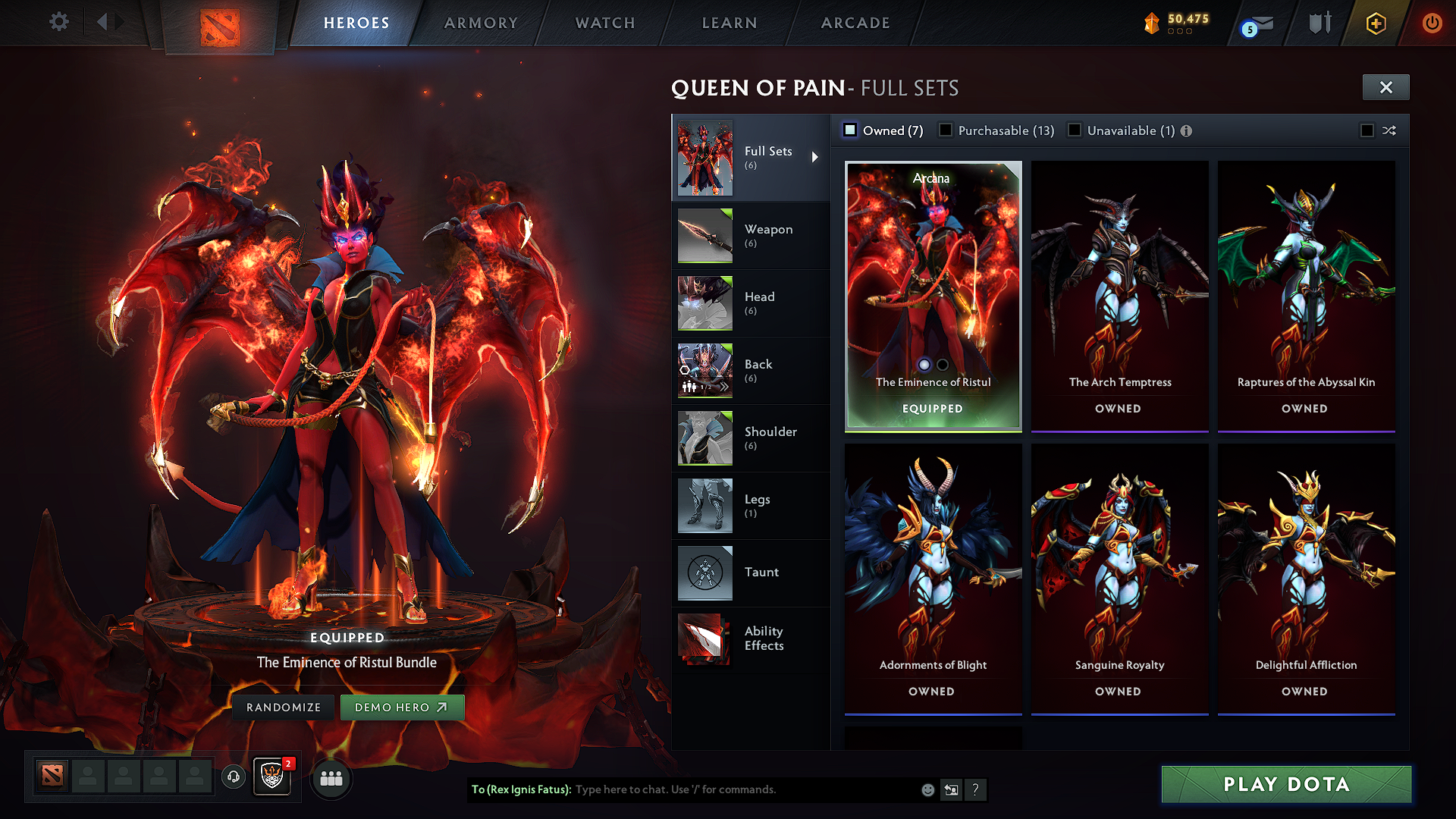The width and height of the screenshot is (1456, 819).
Task: Toggle the Owned (7) filter checkbox
Action: 851,130
